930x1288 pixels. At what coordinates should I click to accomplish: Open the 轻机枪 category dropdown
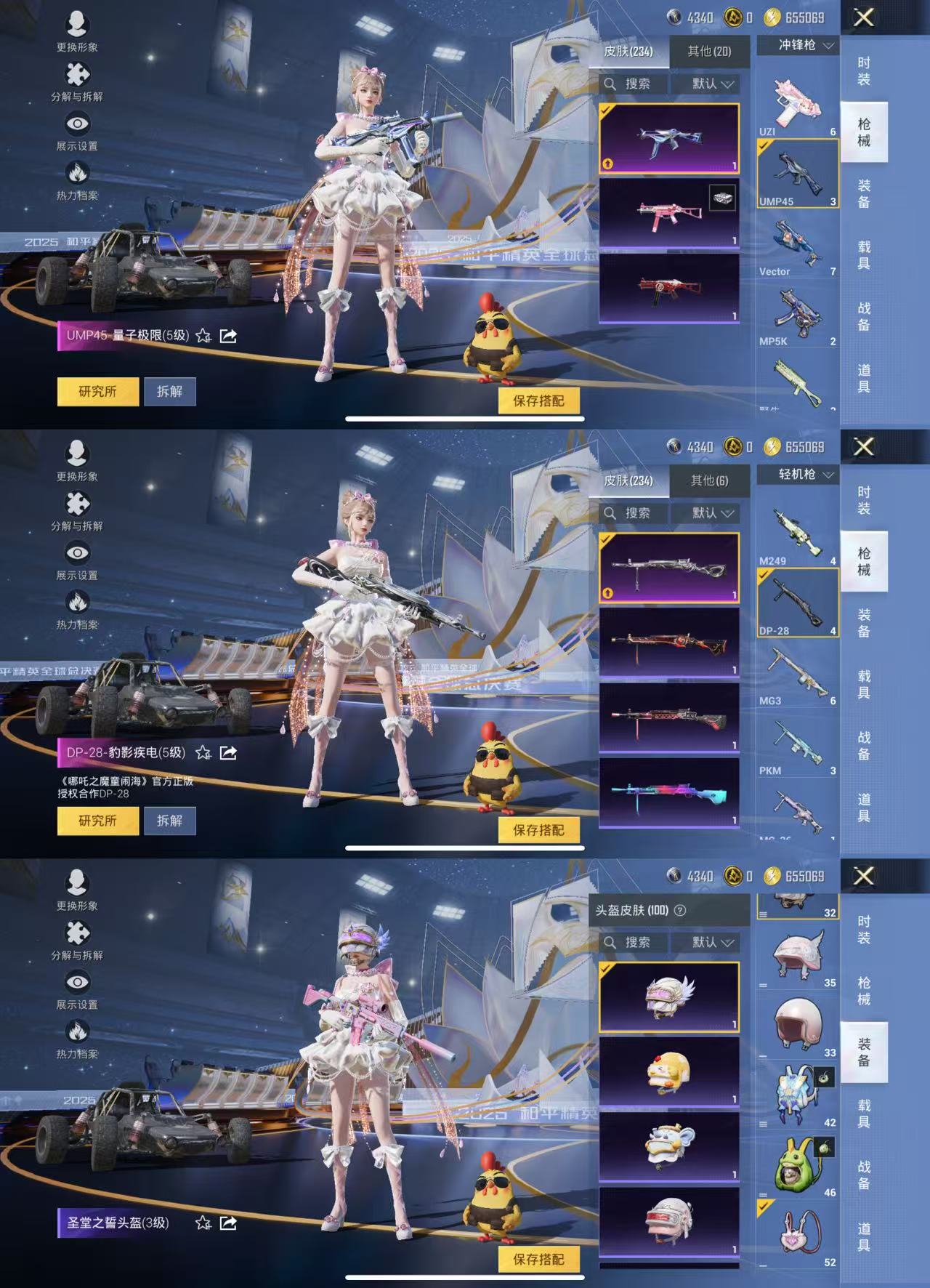[x=797, y=474]
